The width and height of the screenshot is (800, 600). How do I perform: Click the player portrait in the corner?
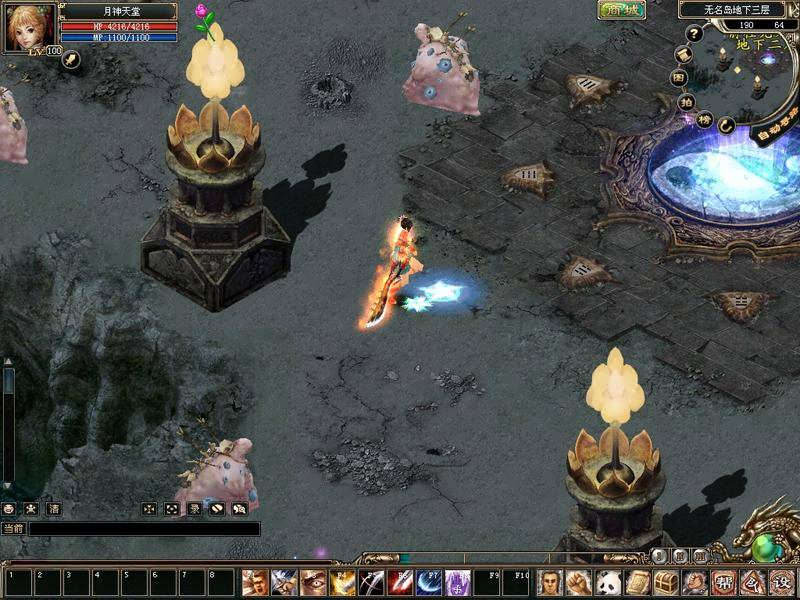(x=28, y=27)
